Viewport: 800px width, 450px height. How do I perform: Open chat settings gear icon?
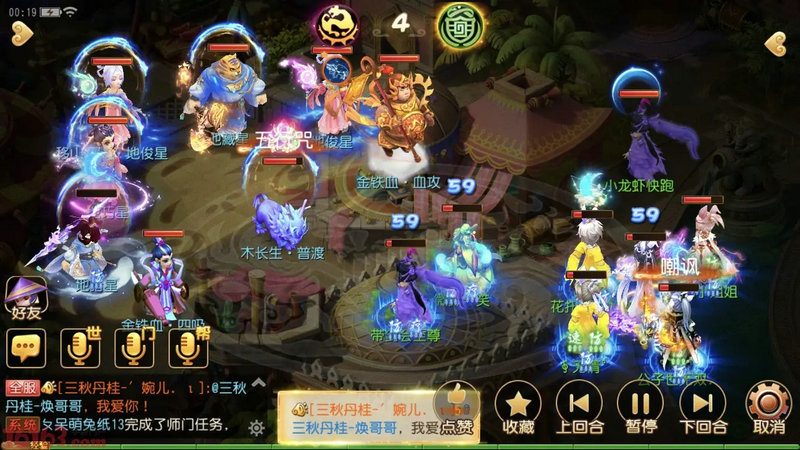pos(257,427)
